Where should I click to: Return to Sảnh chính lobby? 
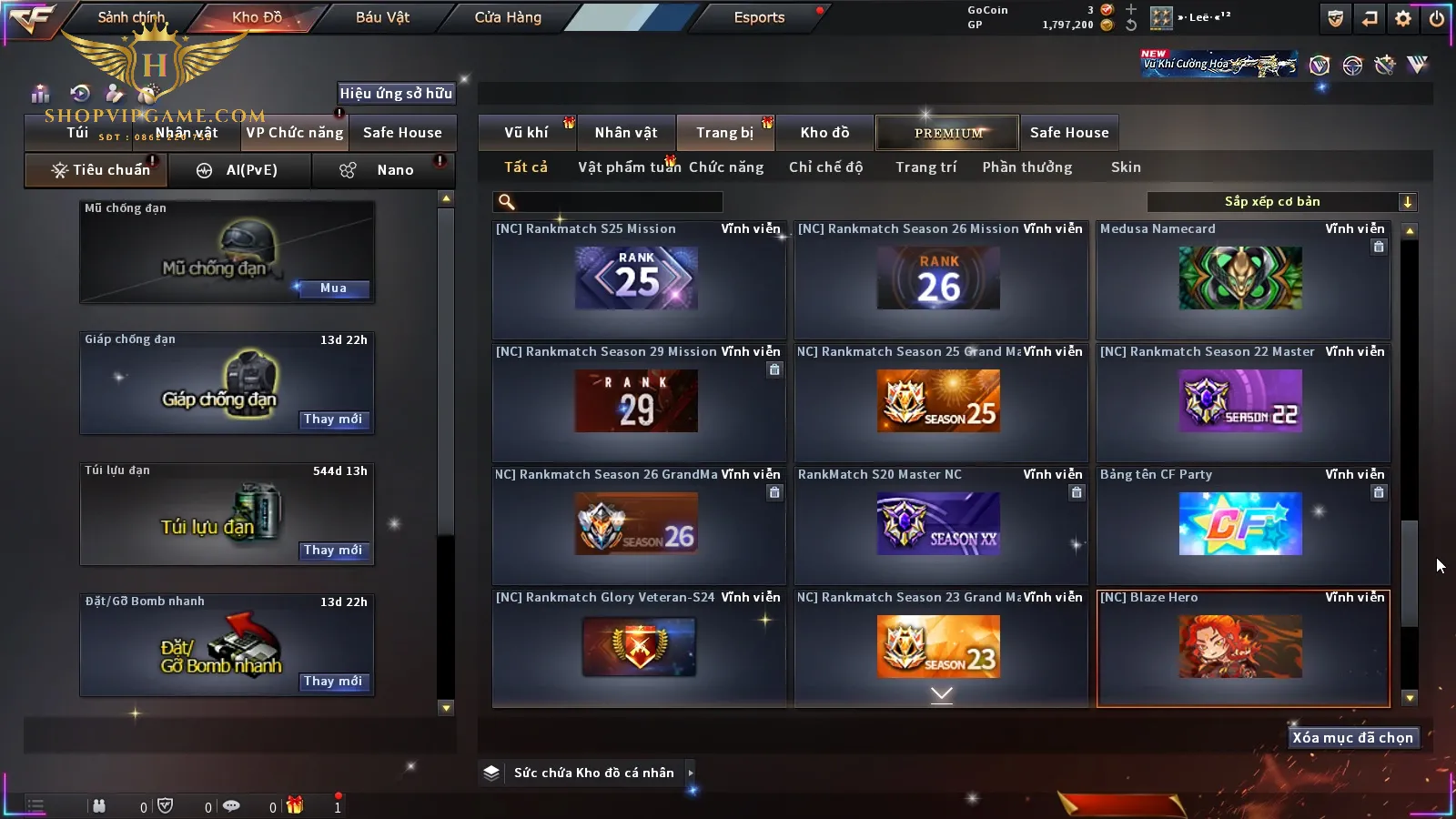tap(131, 17)
